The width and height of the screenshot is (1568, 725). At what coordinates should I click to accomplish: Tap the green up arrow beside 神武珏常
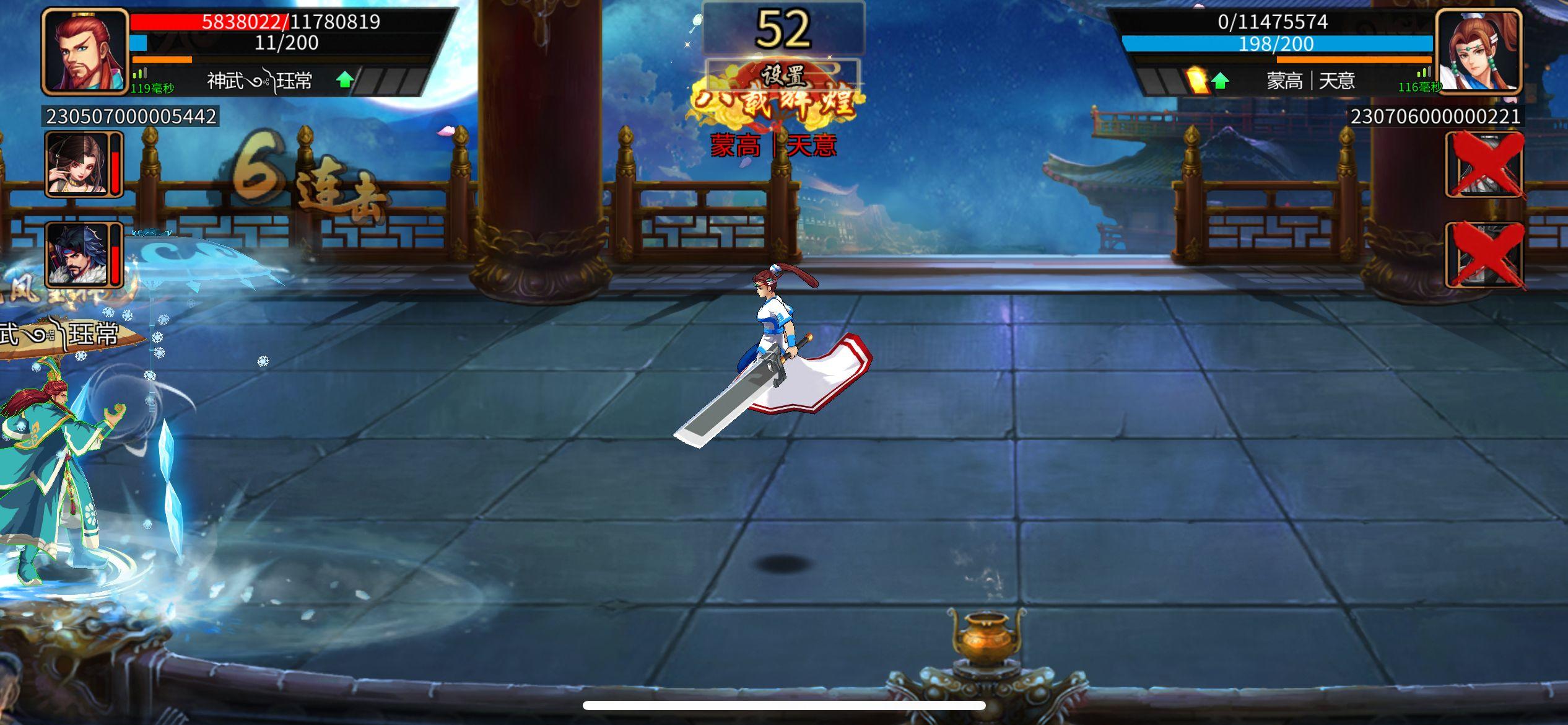344,79
